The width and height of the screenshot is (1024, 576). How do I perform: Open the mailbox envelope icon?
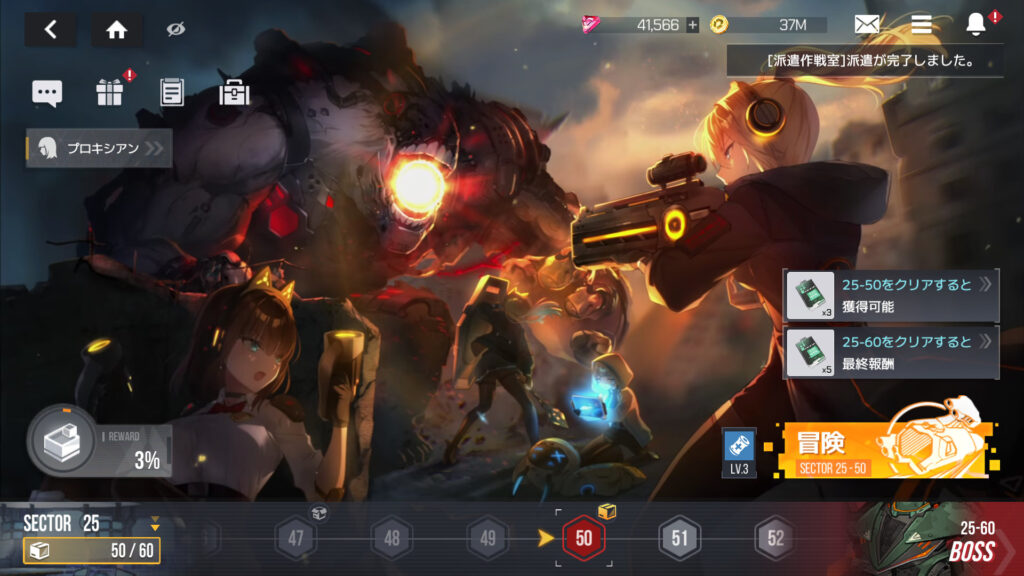coord(867,25)
